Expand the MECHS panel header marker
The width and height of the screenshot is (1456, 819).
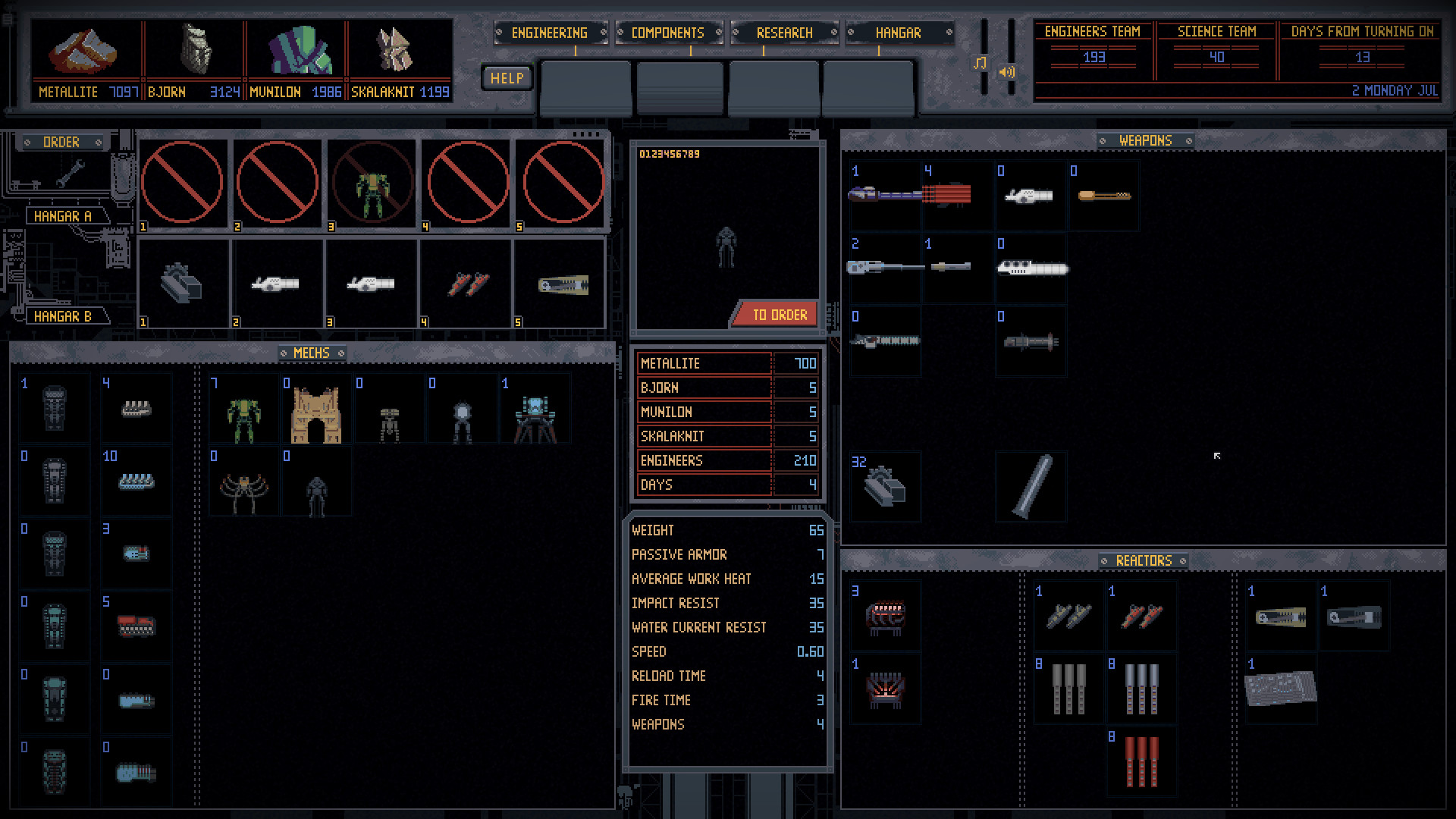(x=284, y=353)
